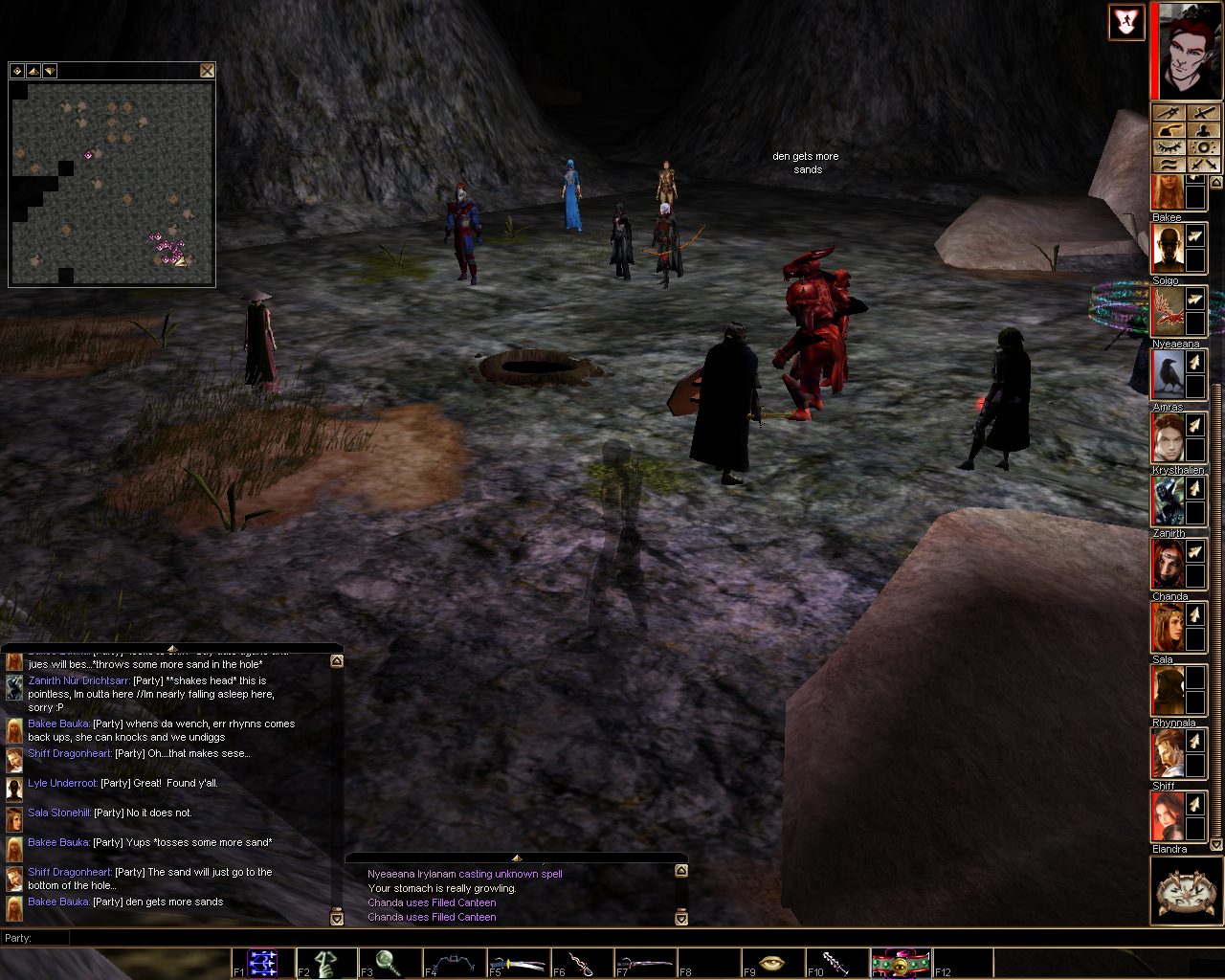The width and height of the screenshot is (1225, 980).
Task: Select the crossed swords attack icon
Action: click(1204, 165)
